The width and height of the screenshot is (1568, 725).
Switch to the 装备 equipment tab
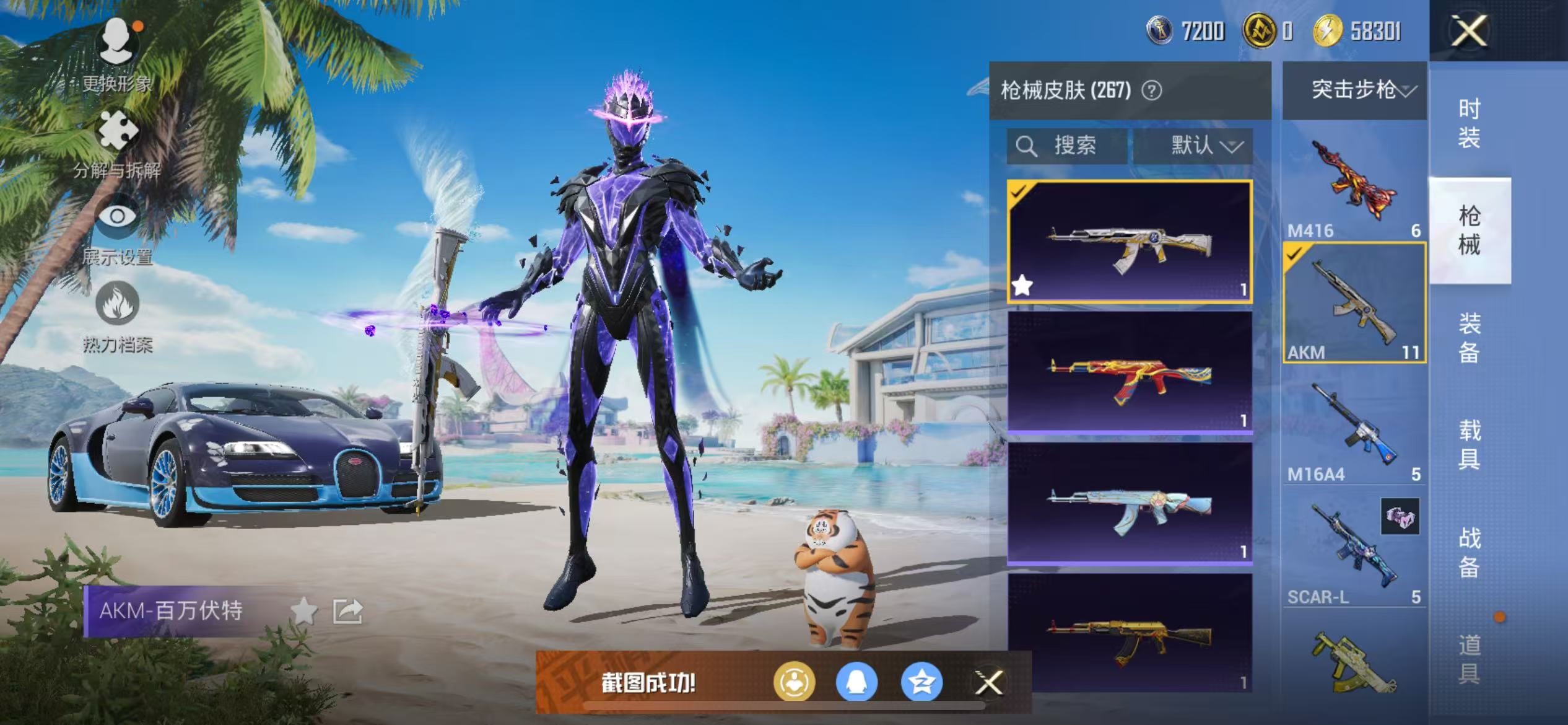(x=1469, y=337)
